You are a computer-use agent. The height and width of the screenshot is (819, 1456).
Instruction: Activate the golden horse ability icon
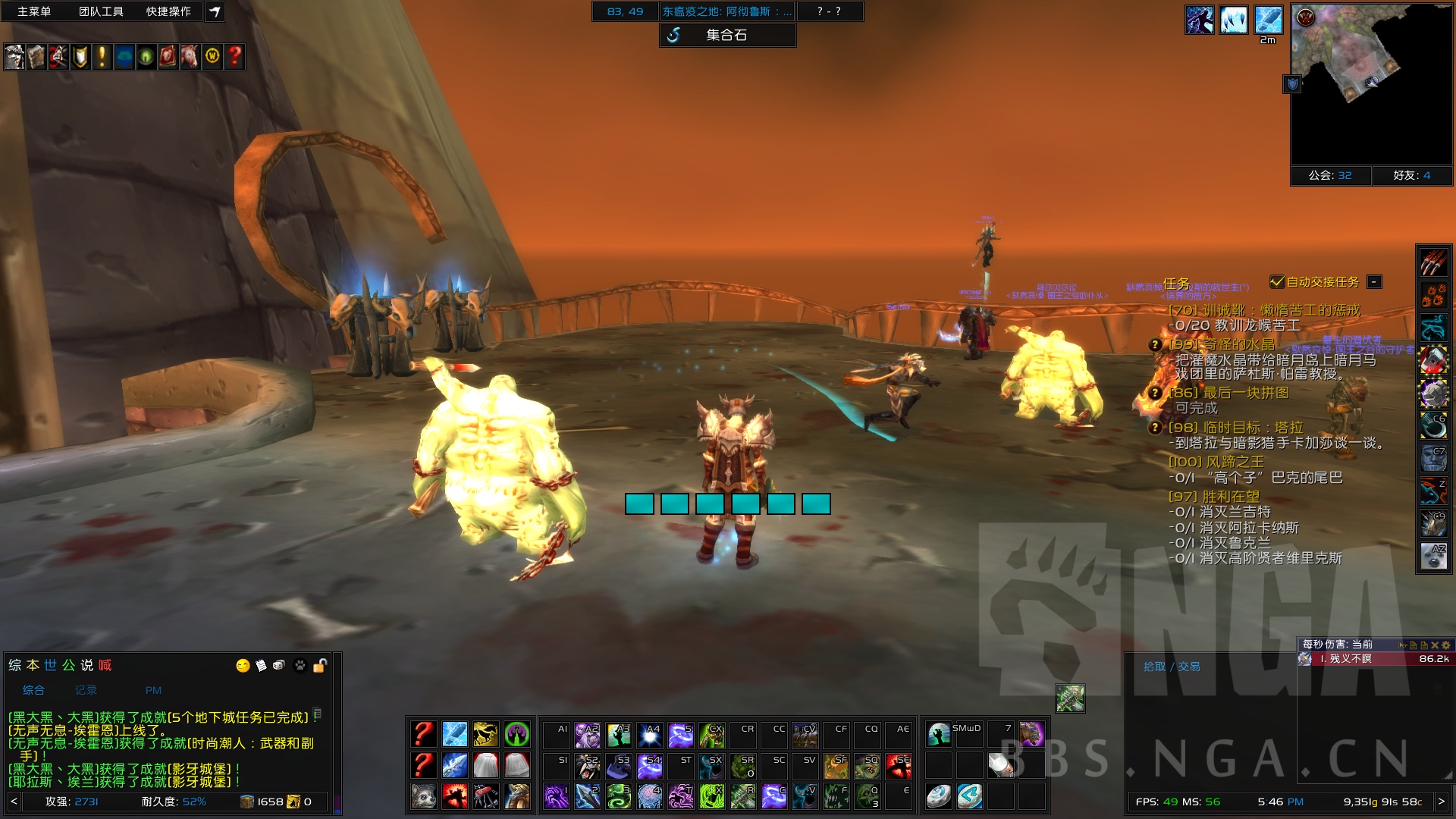point(485,734)
